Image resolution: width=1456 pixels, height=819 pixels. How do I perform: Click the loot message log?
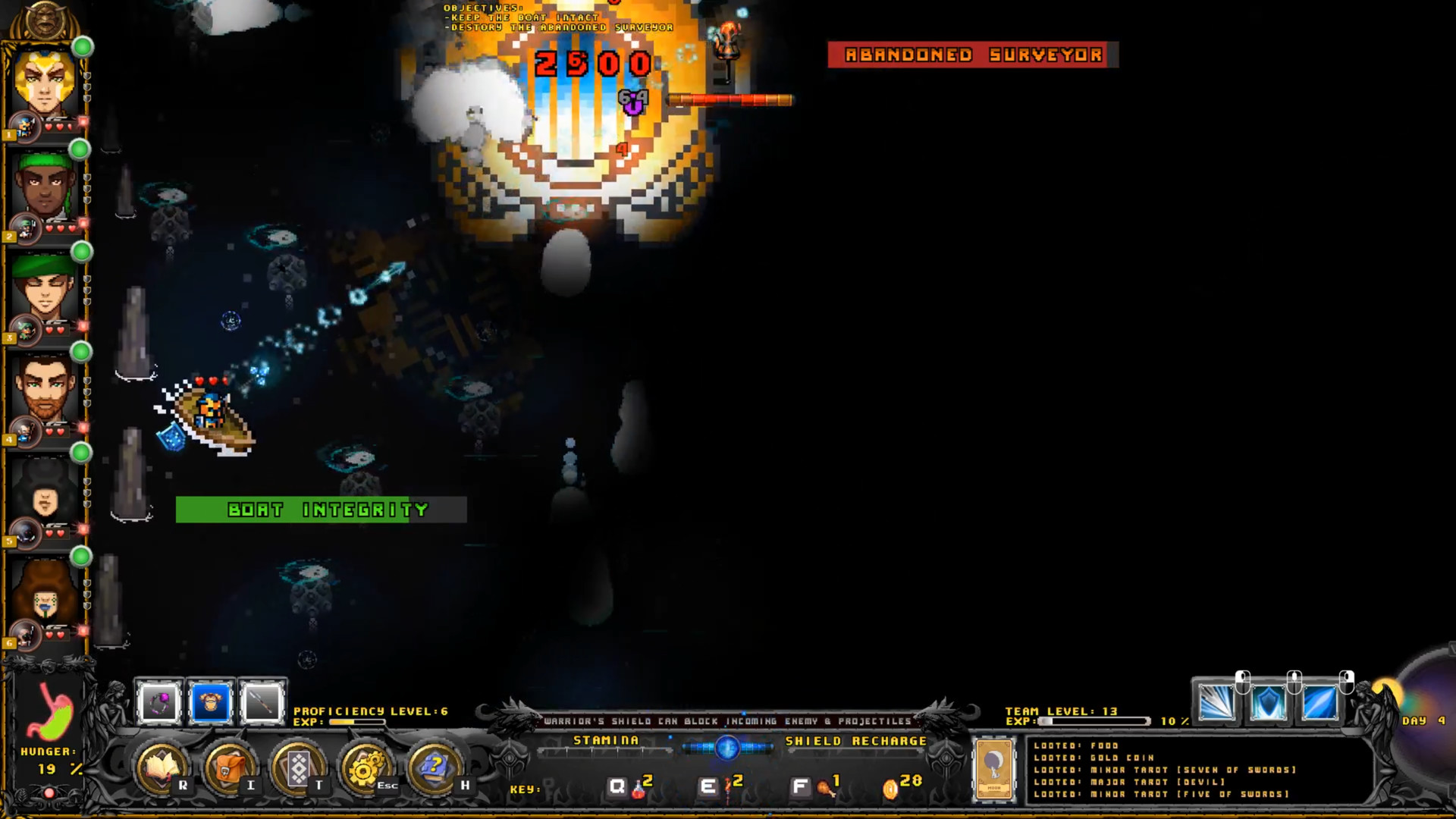point(1198,770)
